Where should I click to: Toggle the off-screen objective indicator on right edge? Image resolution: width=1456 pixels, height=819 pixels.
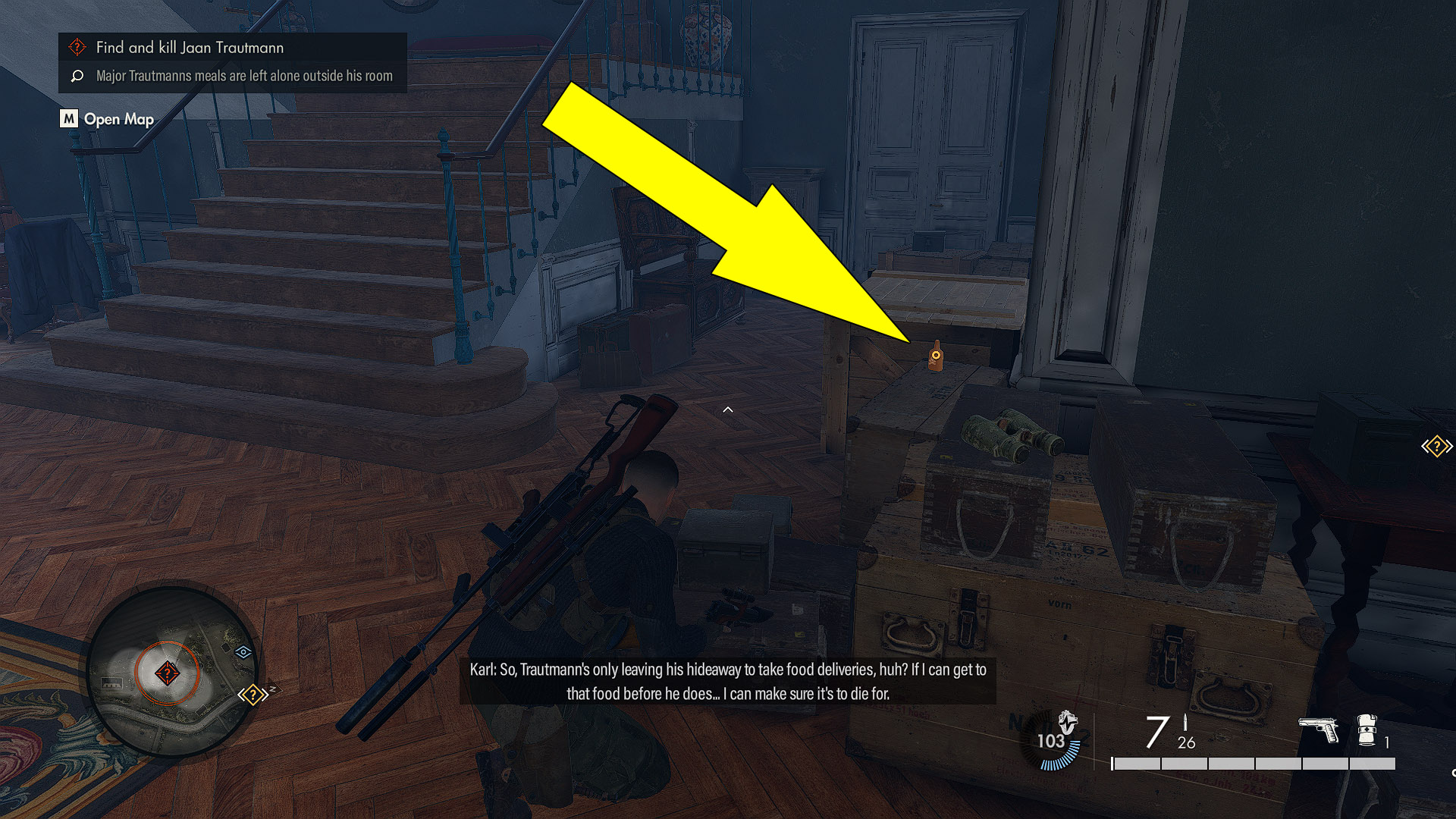[1437, 446]
